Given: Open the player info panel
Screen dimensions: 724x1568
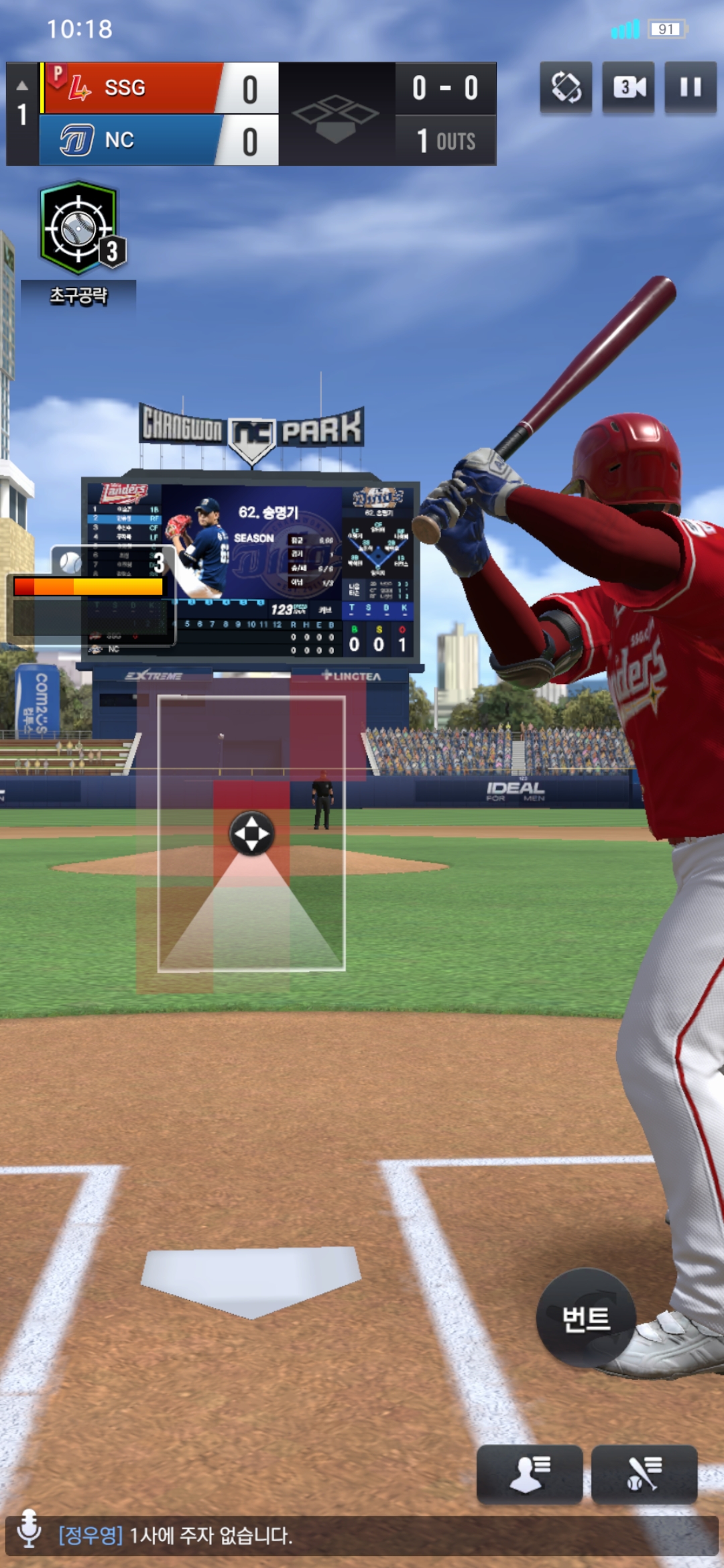Looking at the screenshot, I should tap(529, 1474).
